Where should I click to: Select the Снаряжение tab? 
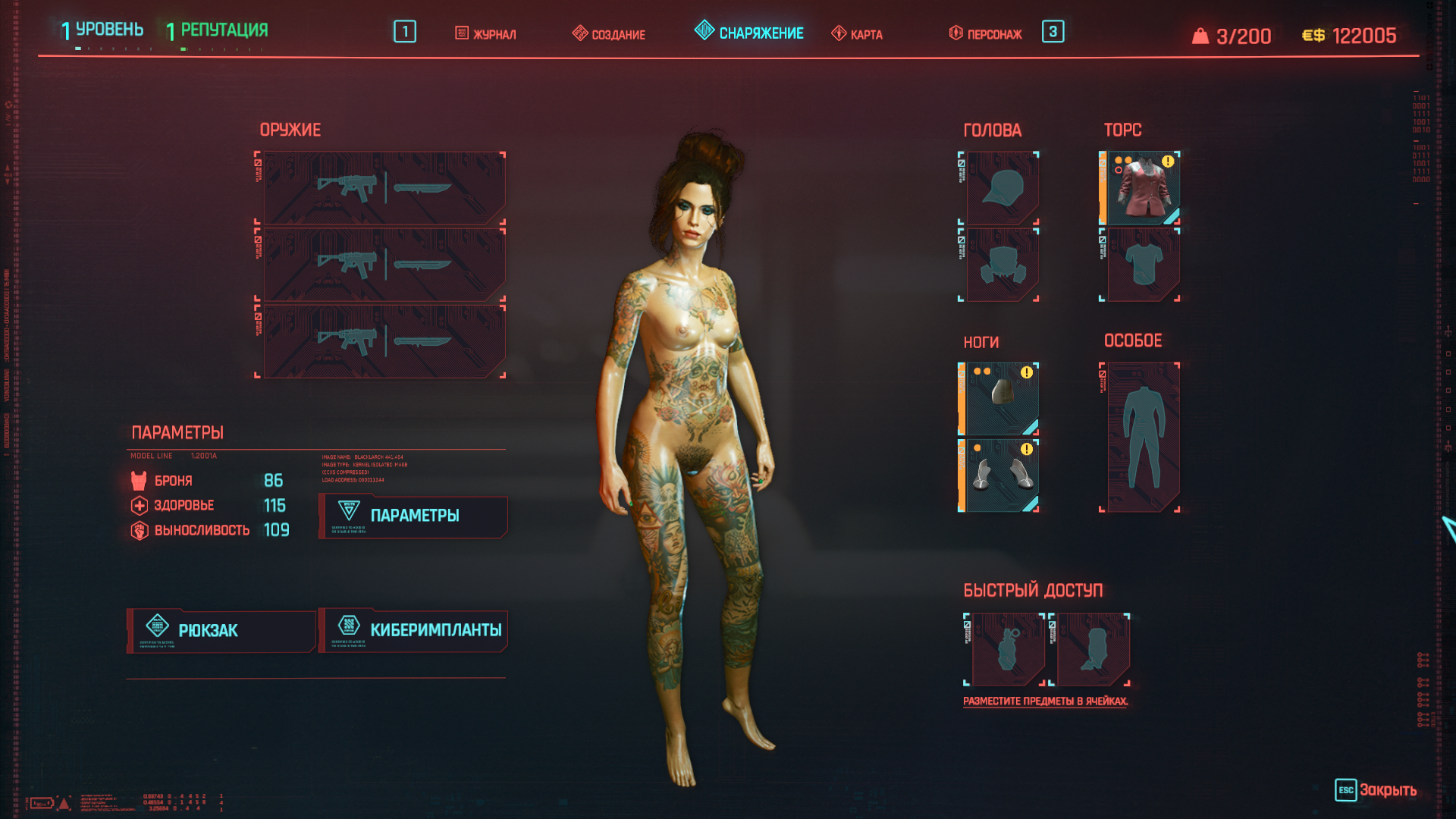coord(749,33)
